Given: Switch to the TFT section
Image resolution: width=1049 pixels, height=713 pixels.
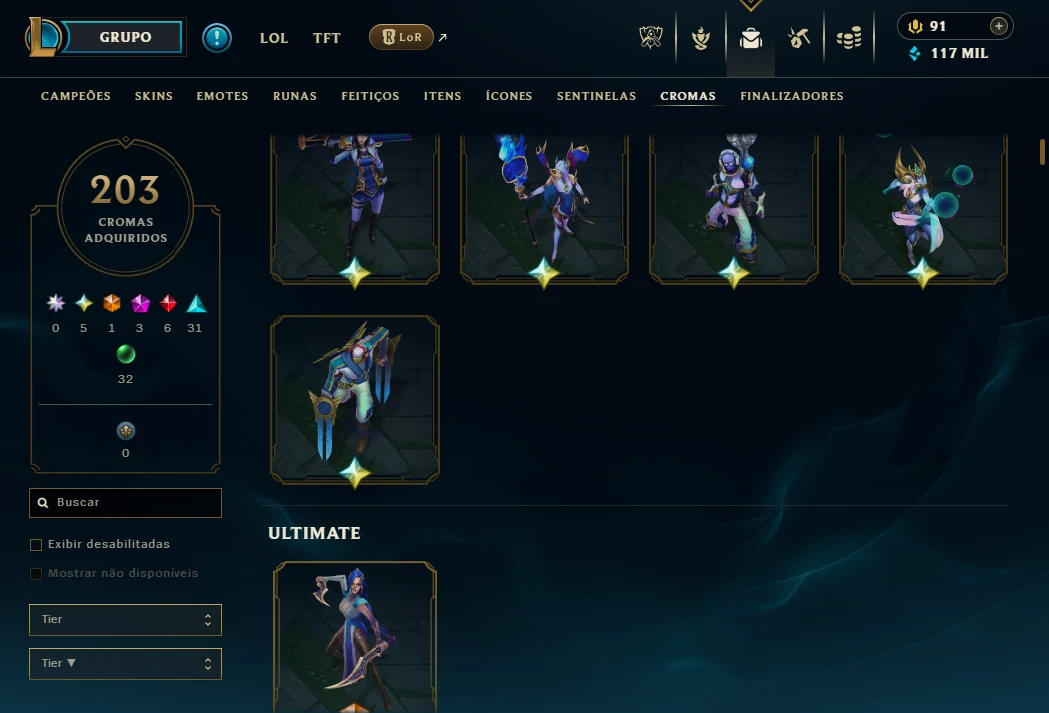Looking at the screenshot, I should [x=327, y=38].
